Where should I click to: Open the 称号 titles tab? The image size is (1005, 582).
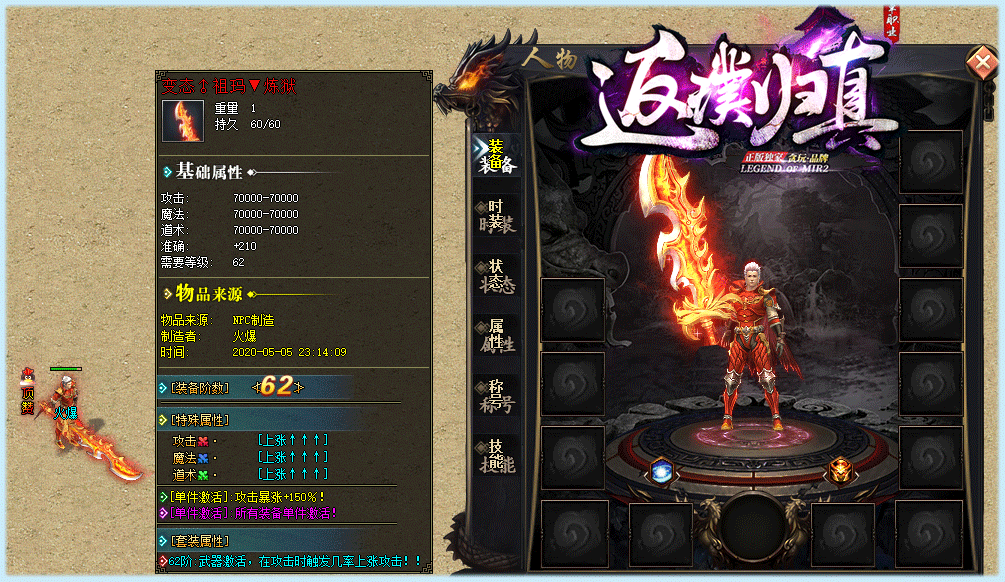pos(496,397)
